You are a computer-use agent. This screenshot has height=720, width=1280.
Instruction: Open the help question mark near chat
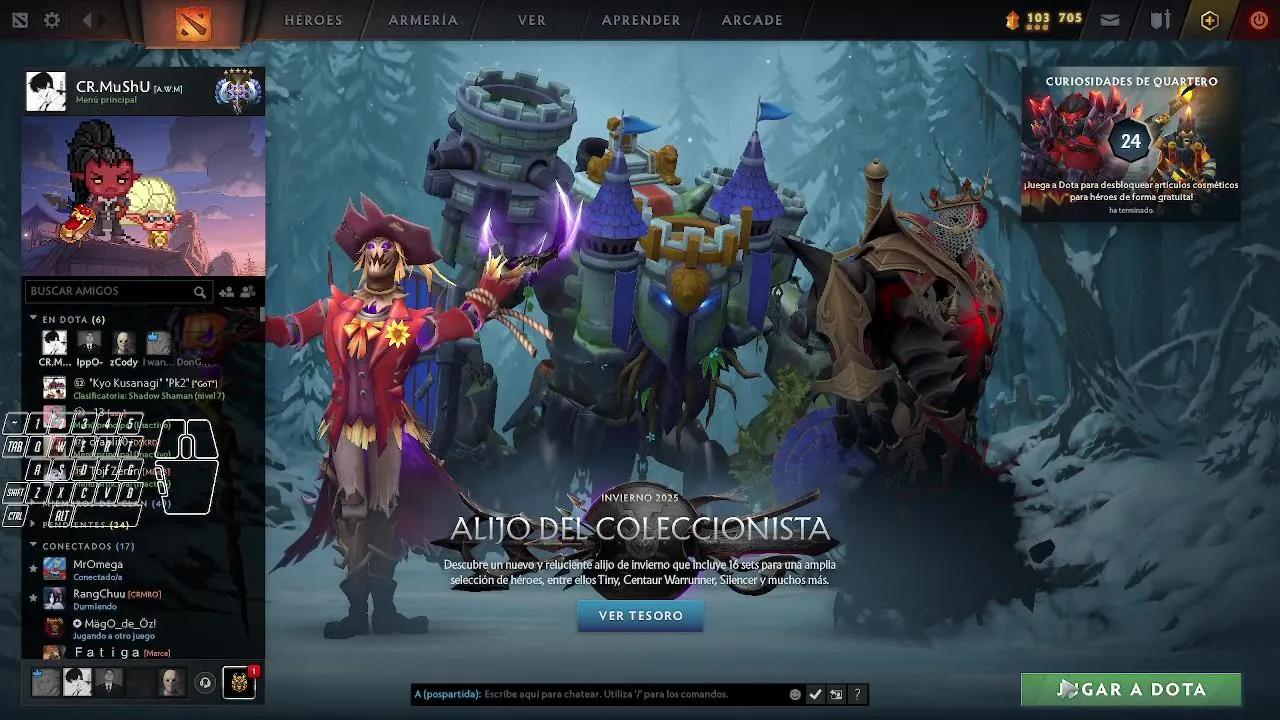[x=857, y=694]
